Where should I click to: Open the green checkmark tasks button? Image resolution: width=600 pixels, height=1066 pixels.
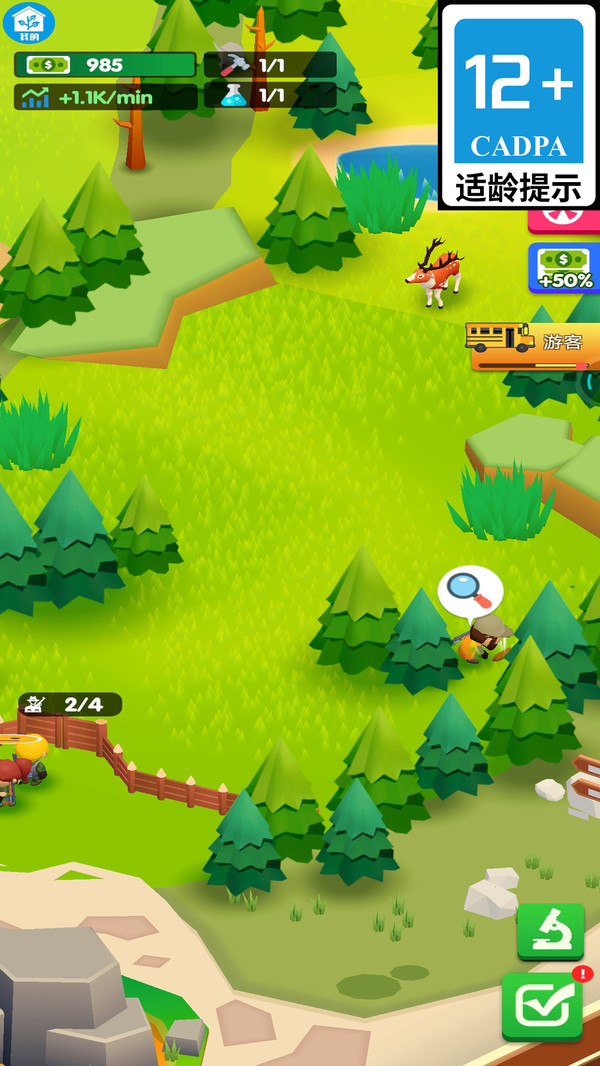click(543, 1006)
